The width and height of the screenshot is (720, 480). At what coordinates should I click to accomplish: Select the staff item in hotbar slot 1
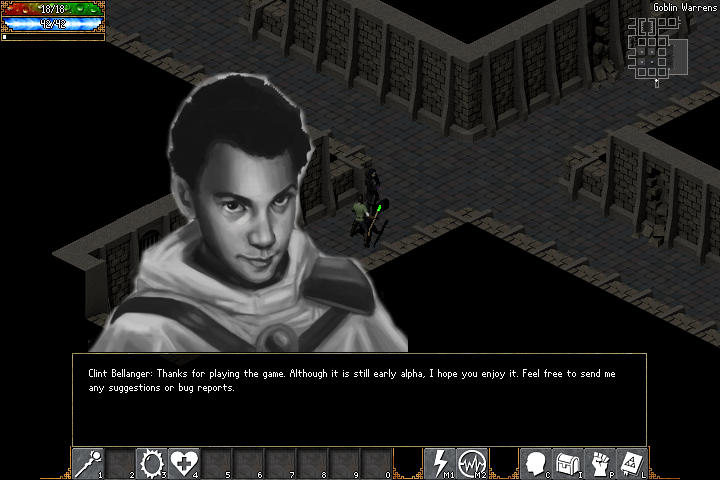click(88, 463)
